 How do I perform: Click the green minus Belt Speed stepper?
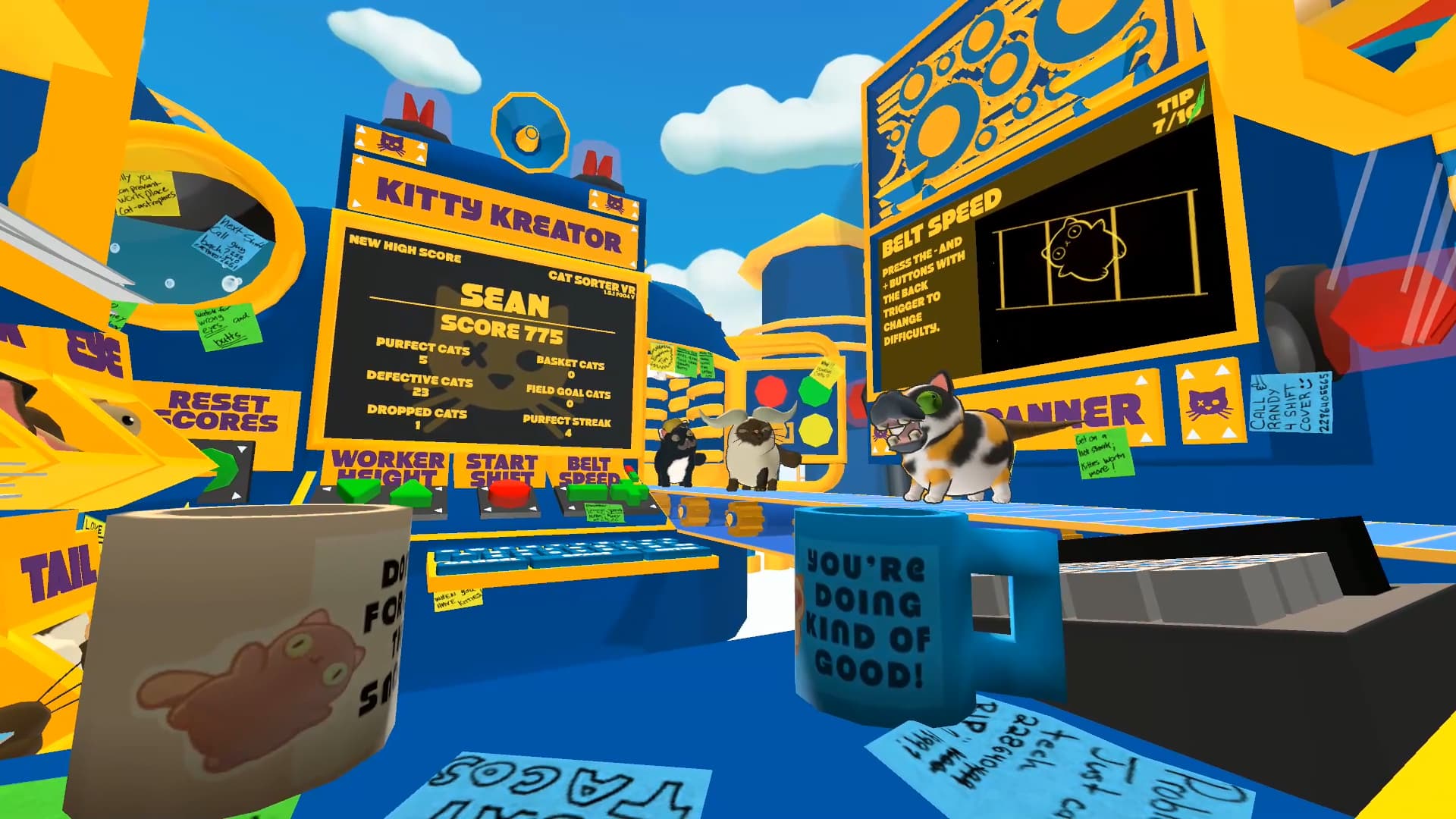point(588,494)
